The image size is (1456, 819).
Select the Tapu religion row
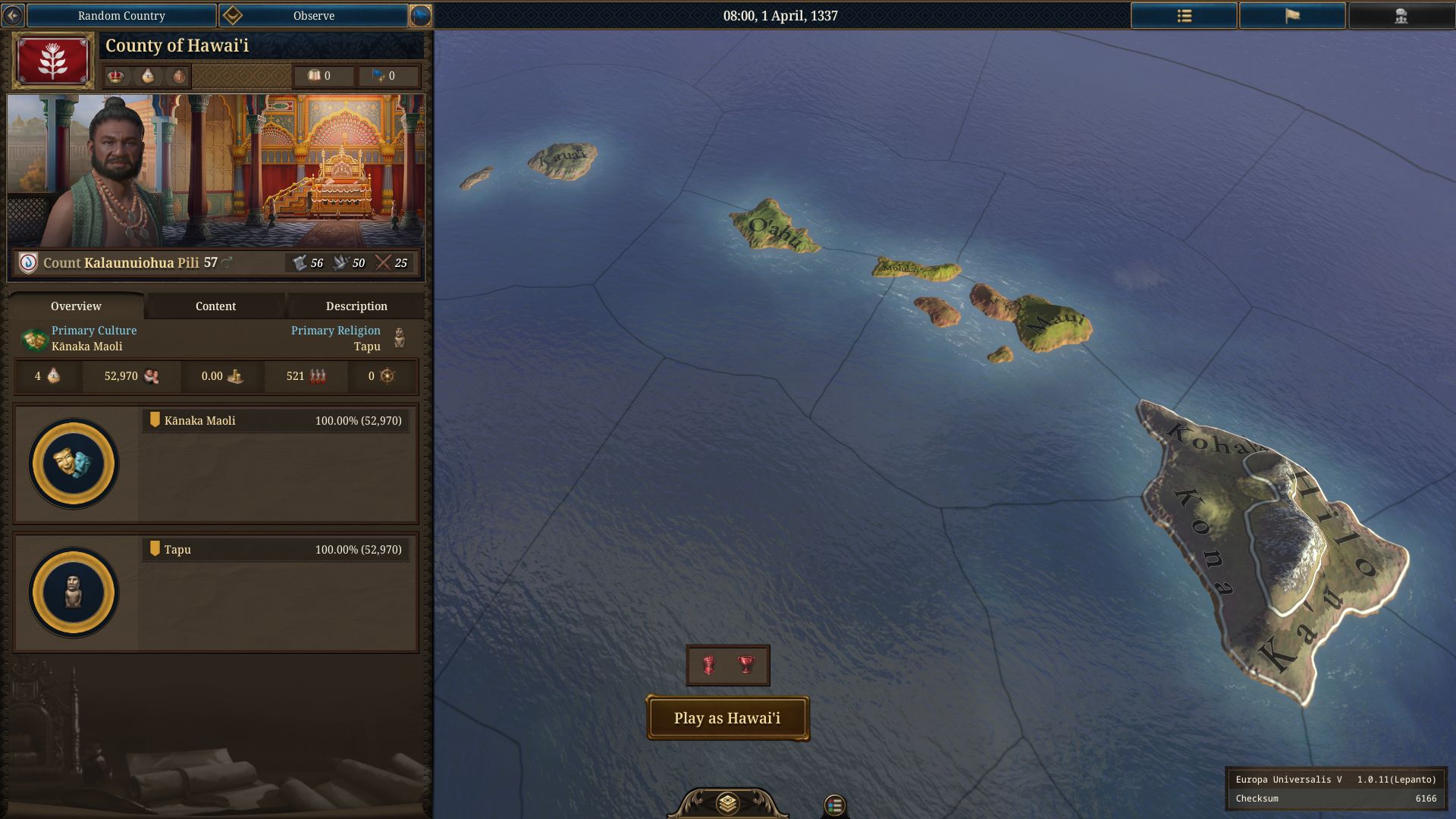click(x=276, y=550)
